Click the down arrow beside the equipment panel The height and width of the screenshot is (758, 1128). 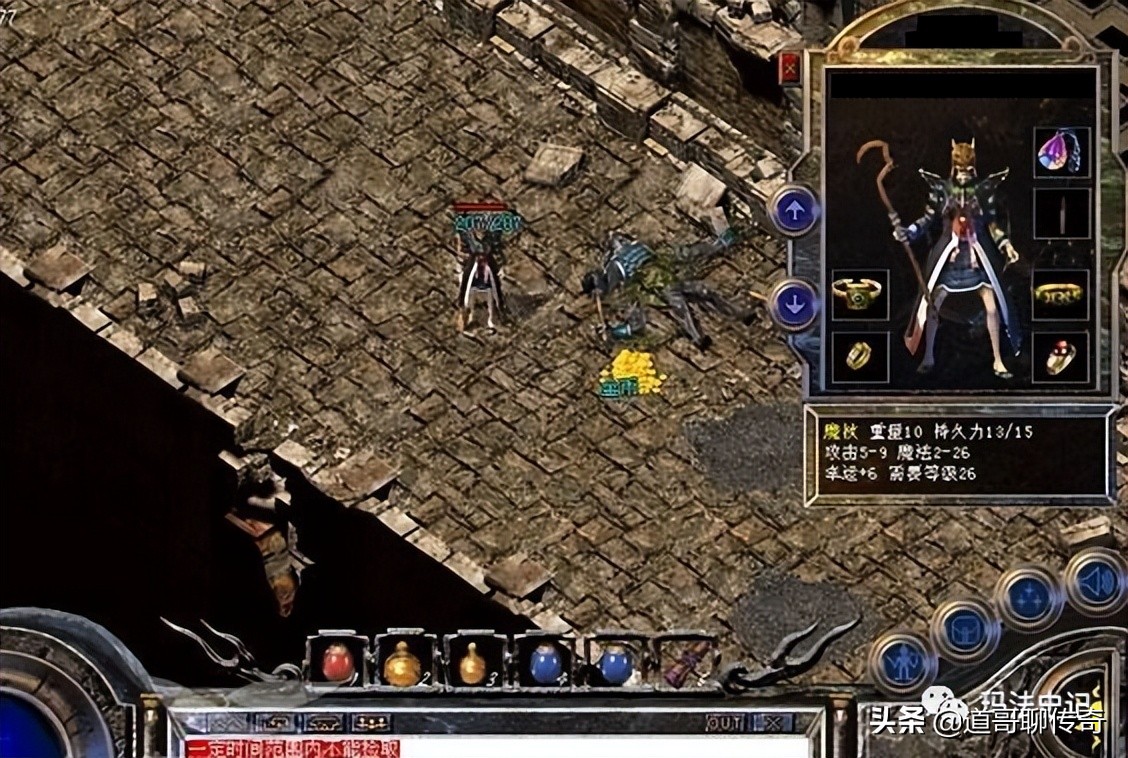795,304
